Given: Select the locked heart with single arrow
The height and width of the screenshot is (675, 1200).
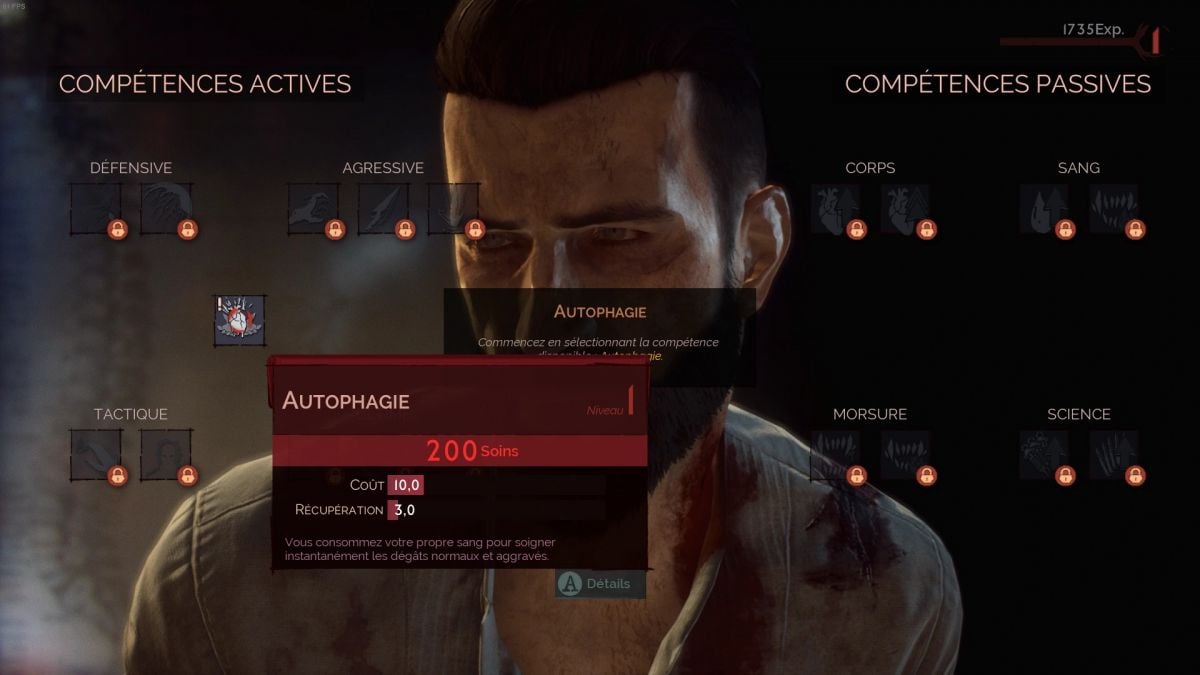Looking at the screenshot, I should (x=836, y=209).
